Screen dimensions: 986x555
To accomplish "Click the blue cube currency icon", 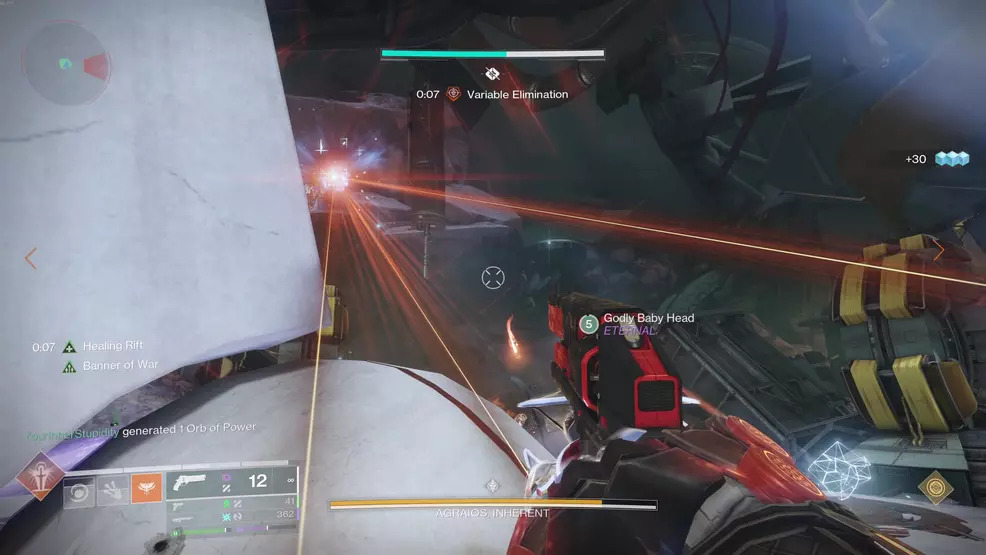I will click(x=953, y=158).
